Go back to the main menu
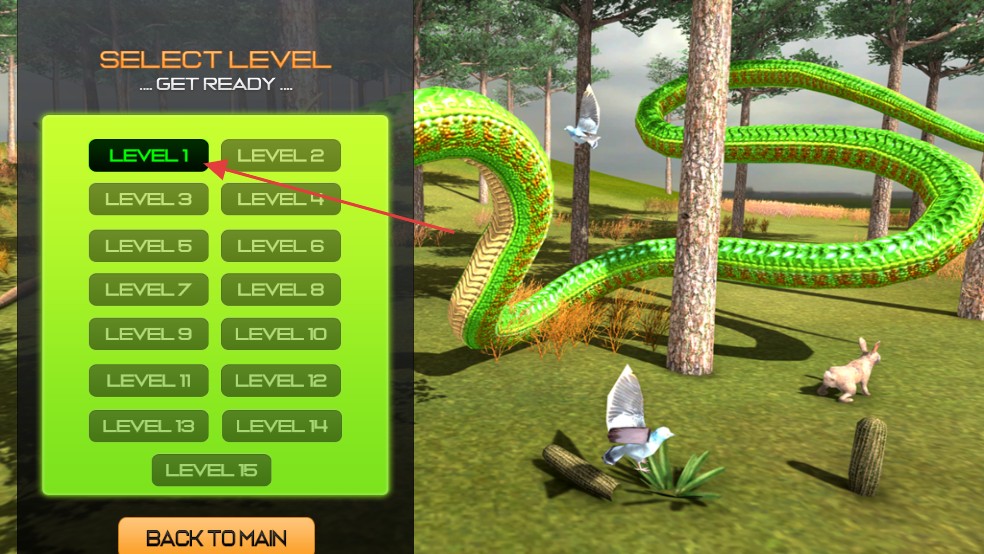 tap(216, 538)
